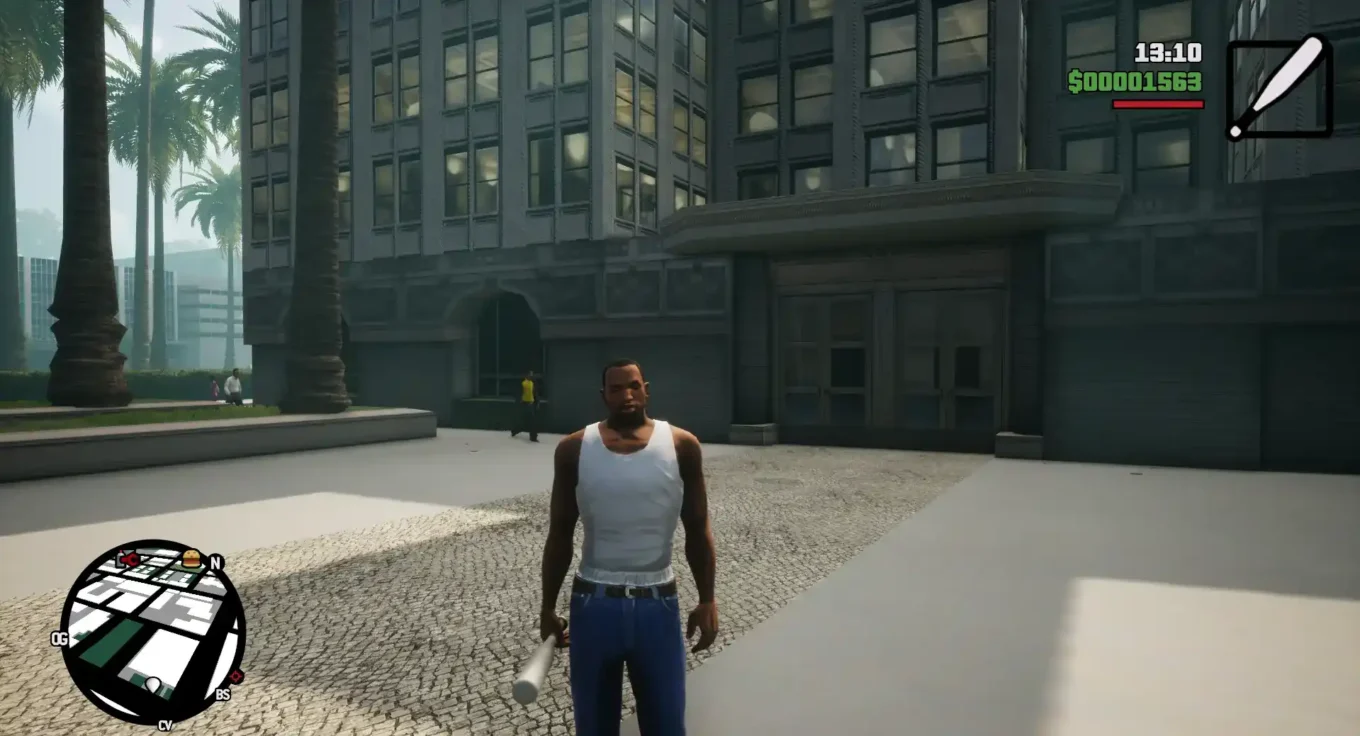Select the OG marker on the minimap
This screenshot has width=1360, height=736.
[58, 638]
